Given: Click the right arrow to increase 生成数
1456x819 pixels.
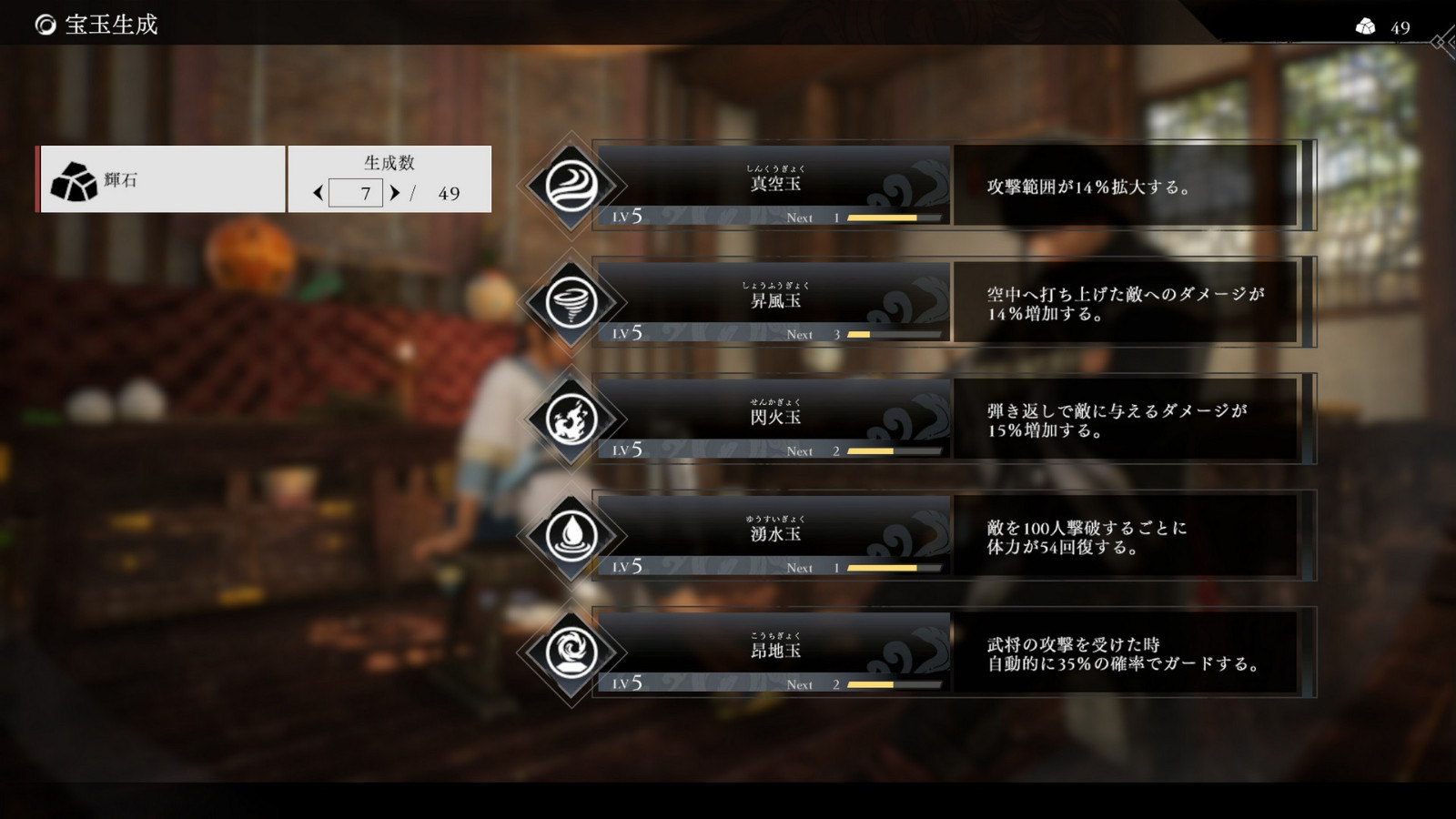Looking at the screenshot, I should click(x=395, y=193).
